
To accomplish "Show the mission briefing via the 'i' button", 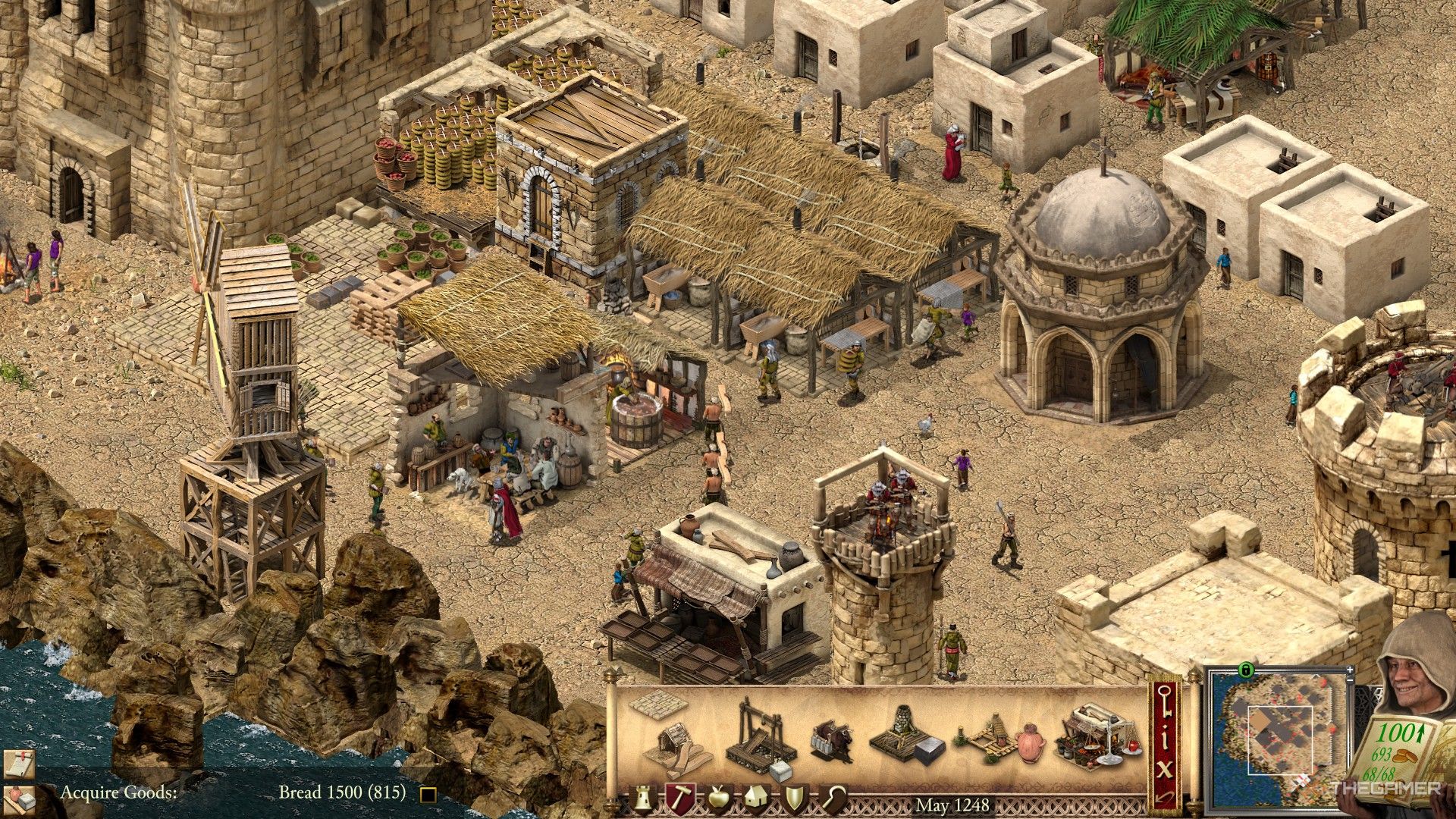I will 1164,739.
